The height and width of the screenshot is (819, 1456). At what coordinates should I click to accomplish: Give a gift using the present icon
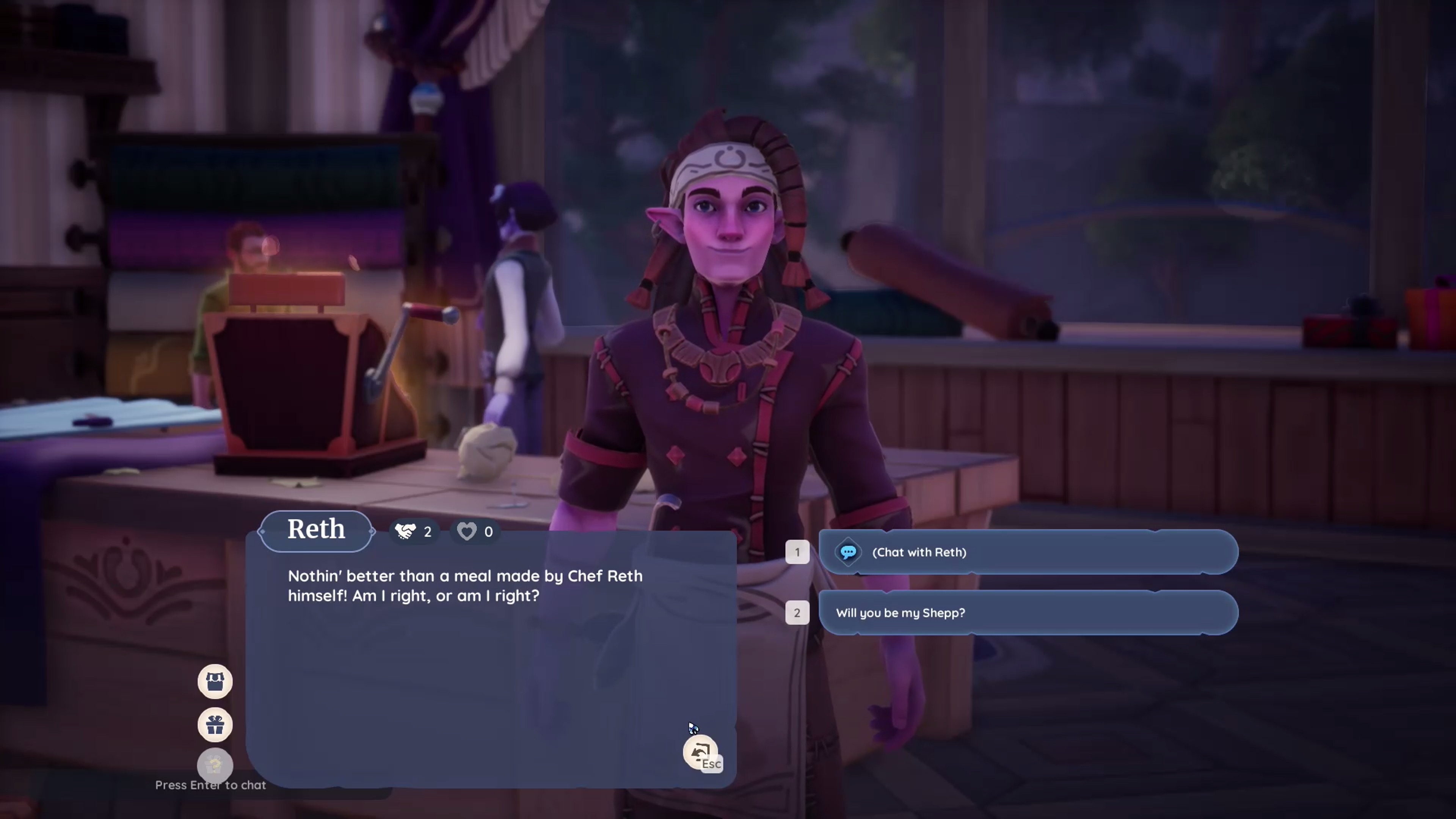pos(215,725)
